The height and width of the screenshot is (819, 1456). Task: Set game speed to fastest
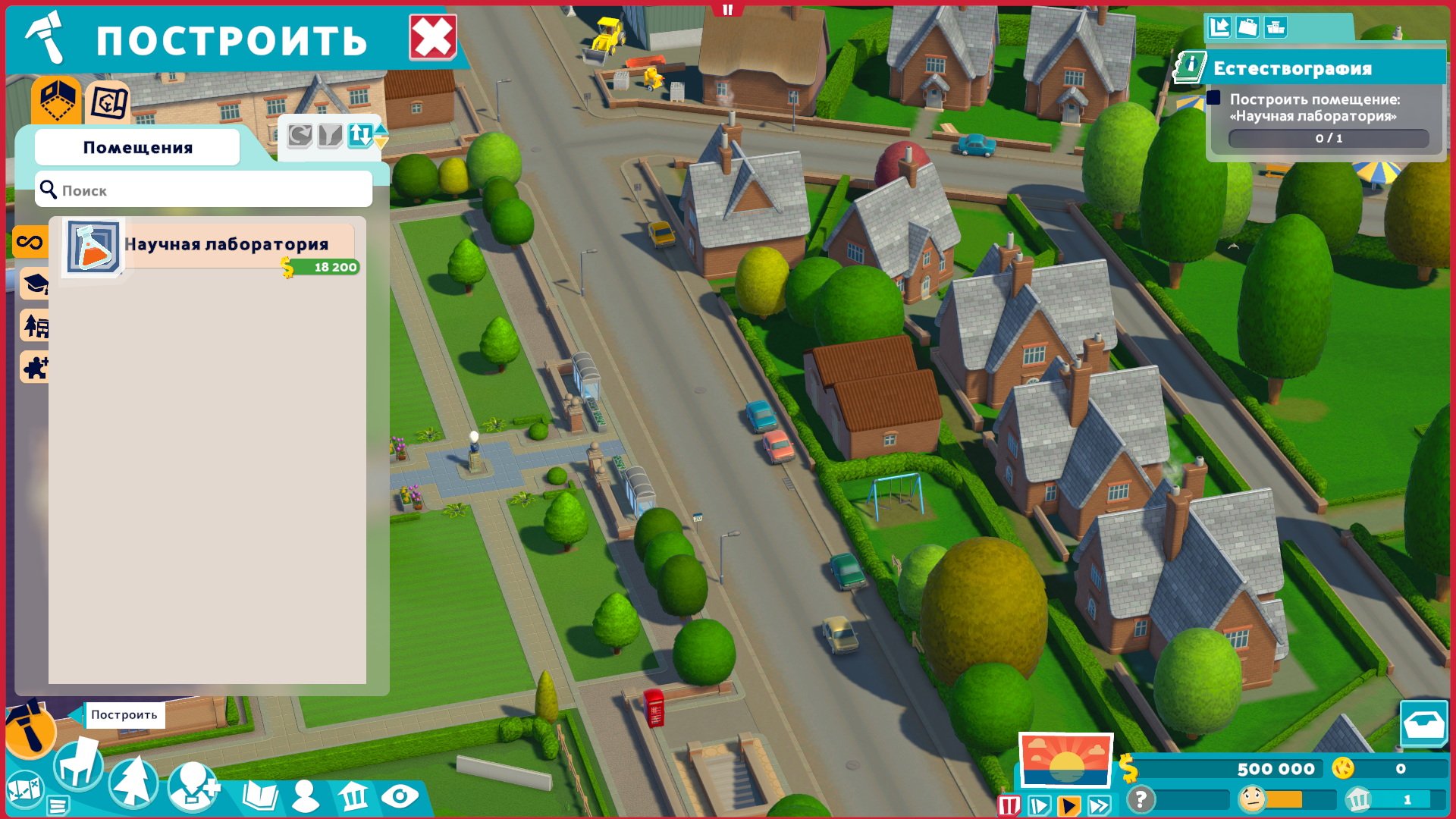click(1100, 805)
